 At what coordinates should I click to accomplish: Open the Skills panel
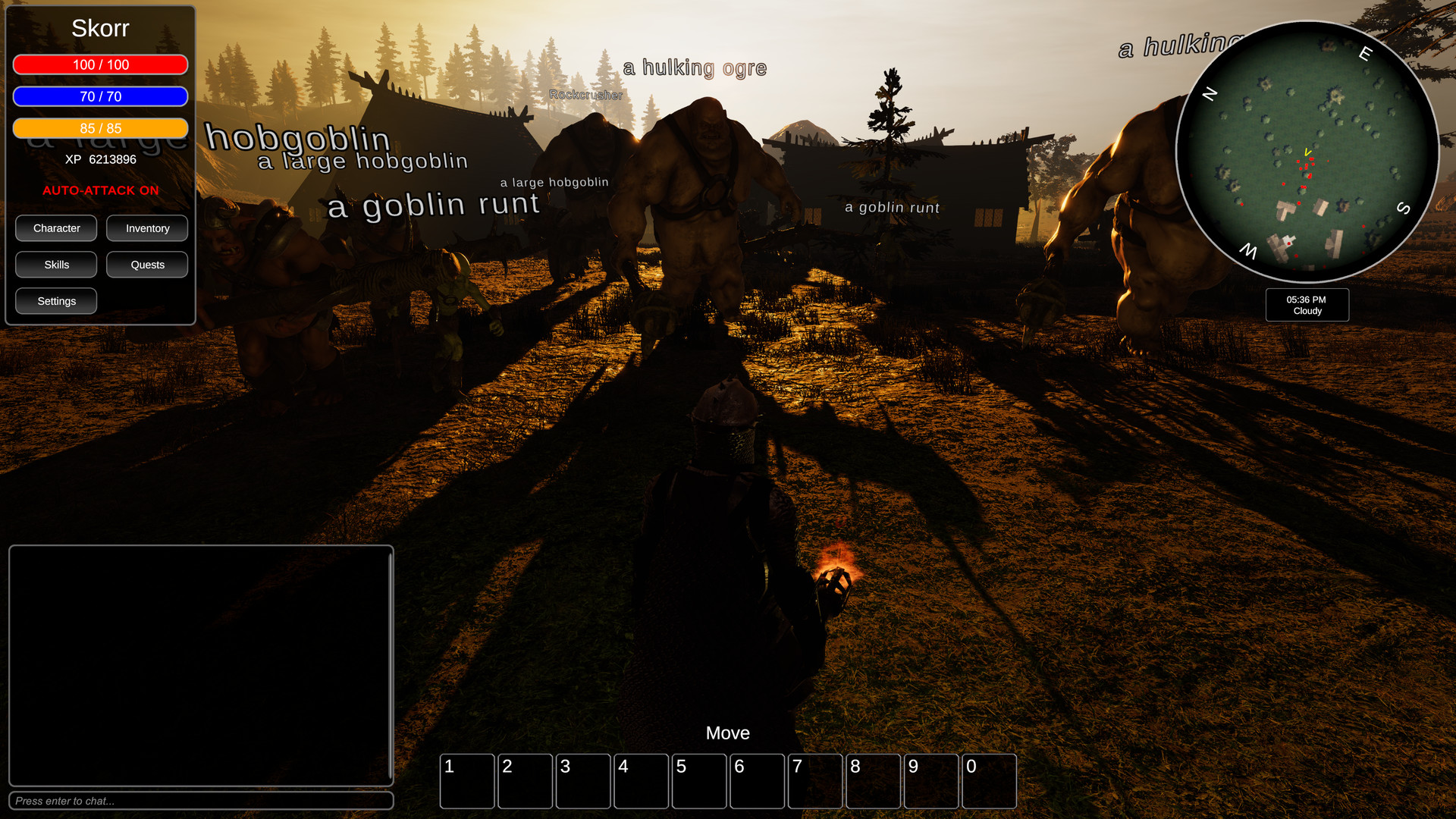click(x=55, y=264)
